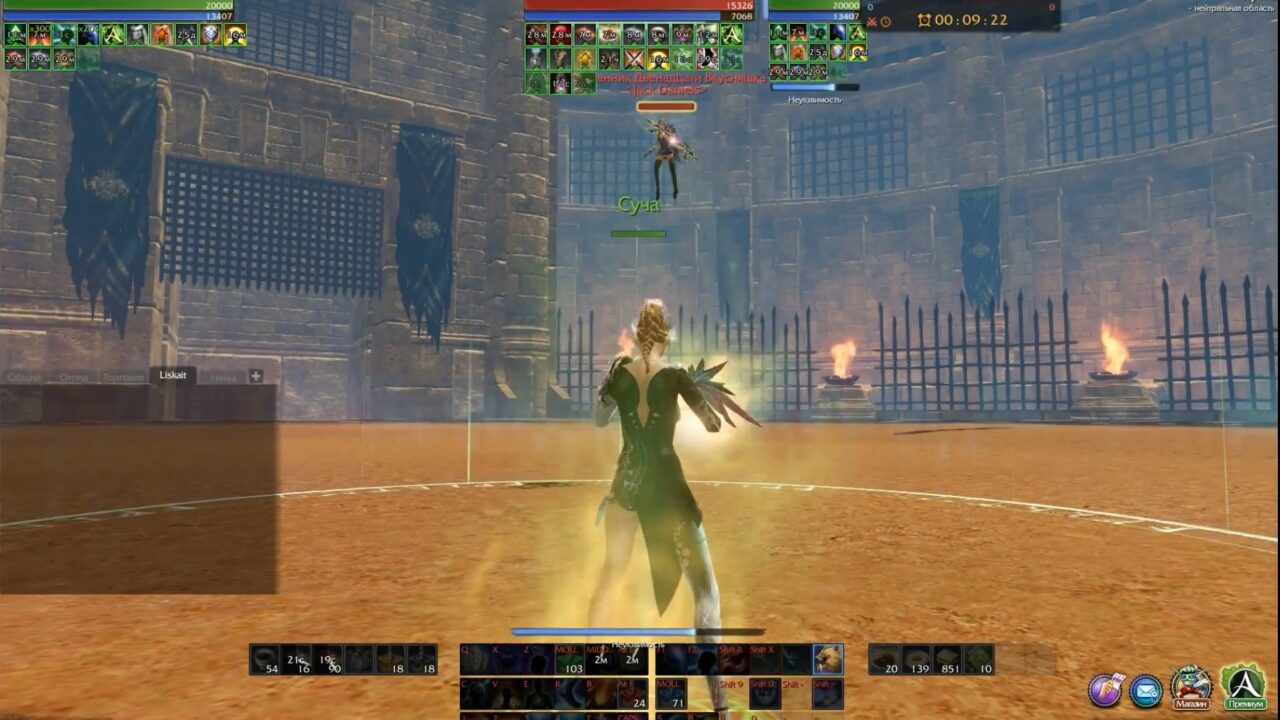Dismiss the shield buff icon near player bars
Screen dimensions: 1280x720
209,35
